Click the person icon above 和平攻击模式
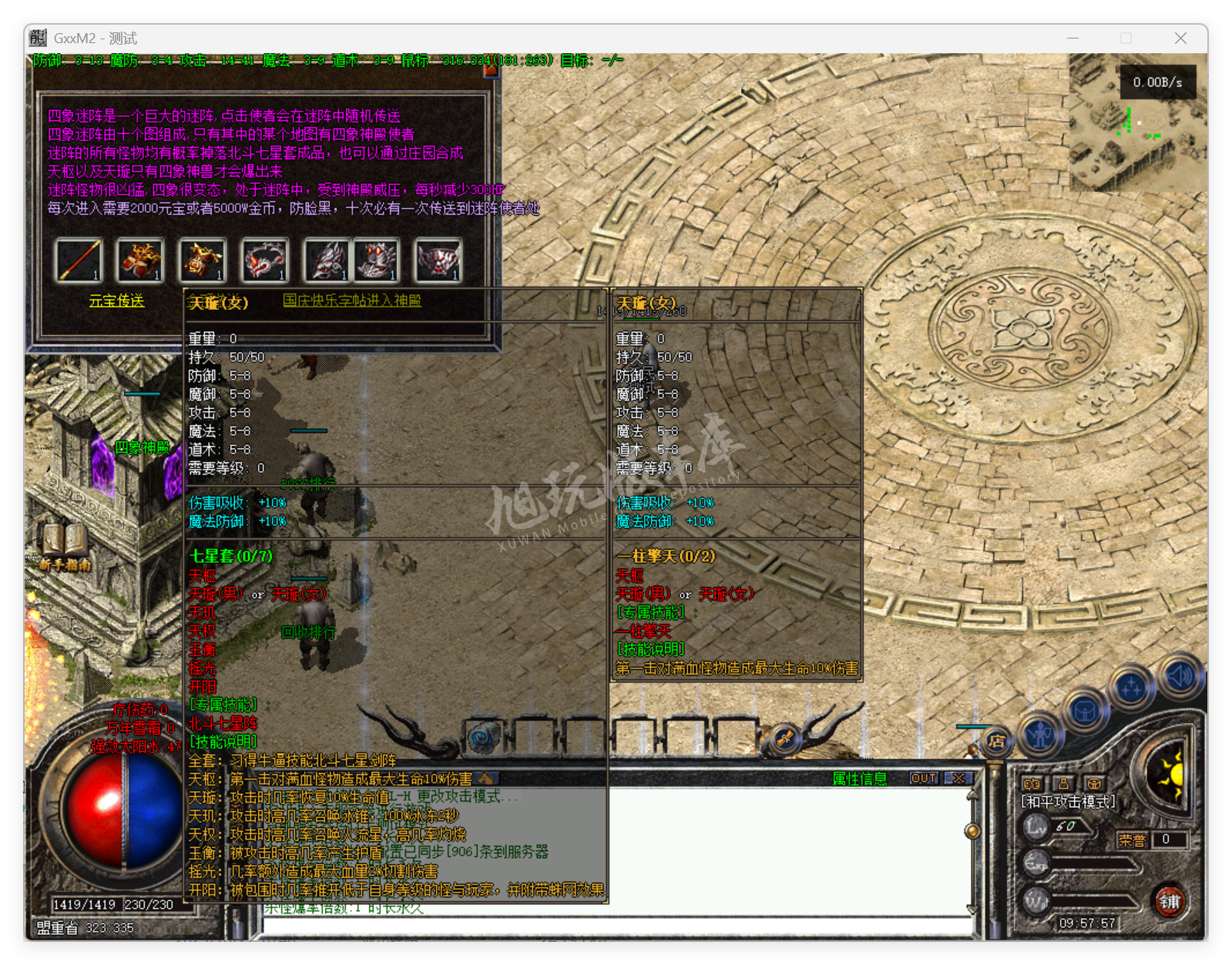 click(1064, 784)
